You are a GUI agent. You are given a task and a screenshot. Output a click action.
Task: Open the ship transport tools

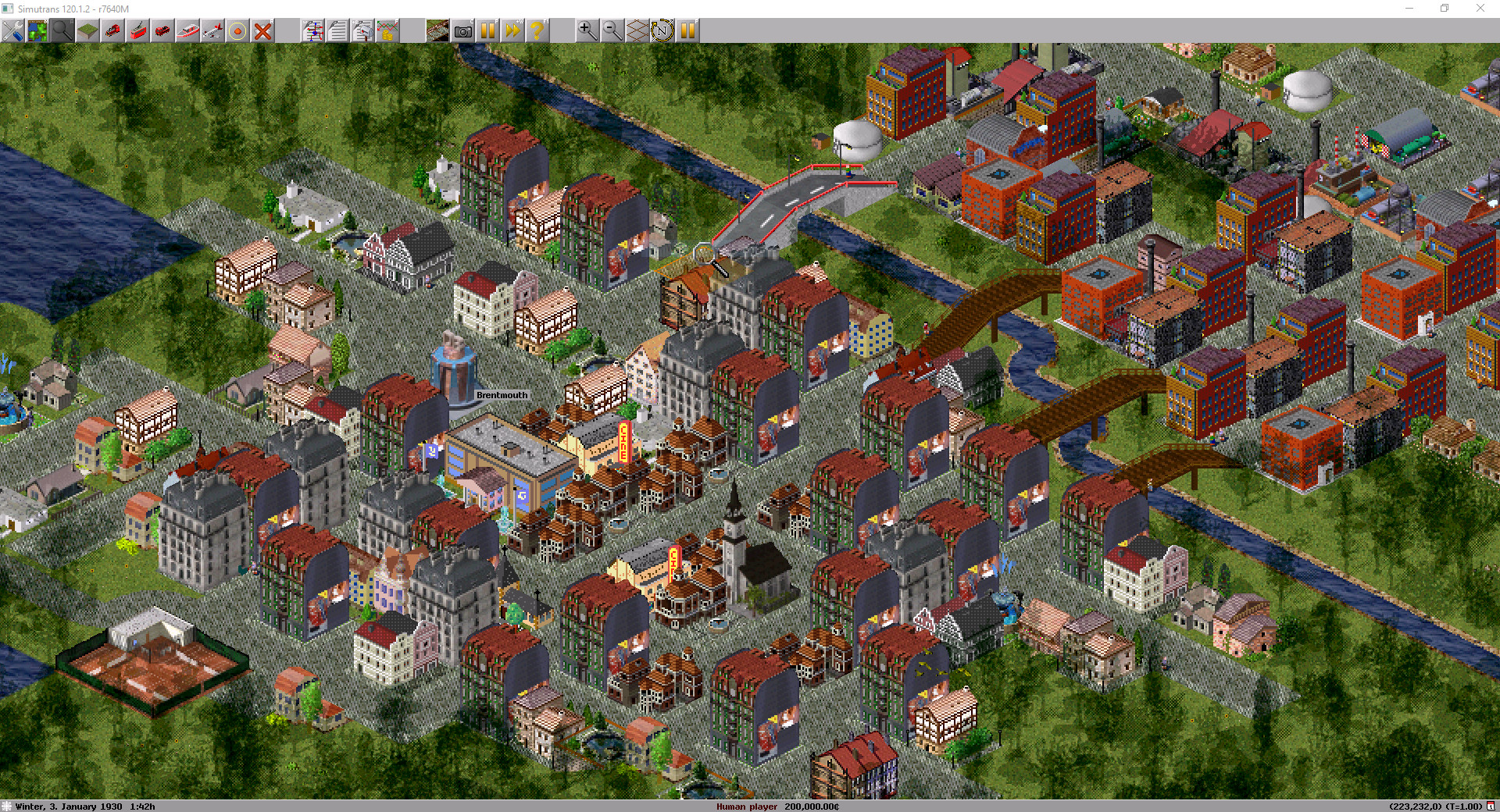(187, 31)
